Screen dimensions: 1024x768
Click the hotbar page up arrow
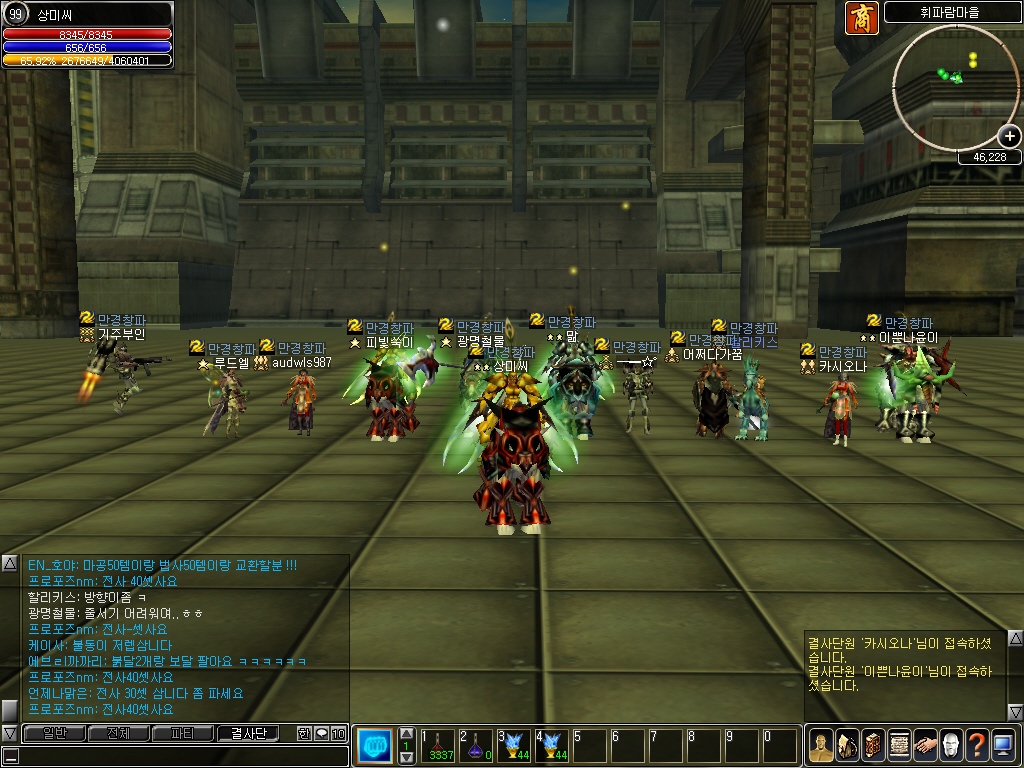point(406,733)
